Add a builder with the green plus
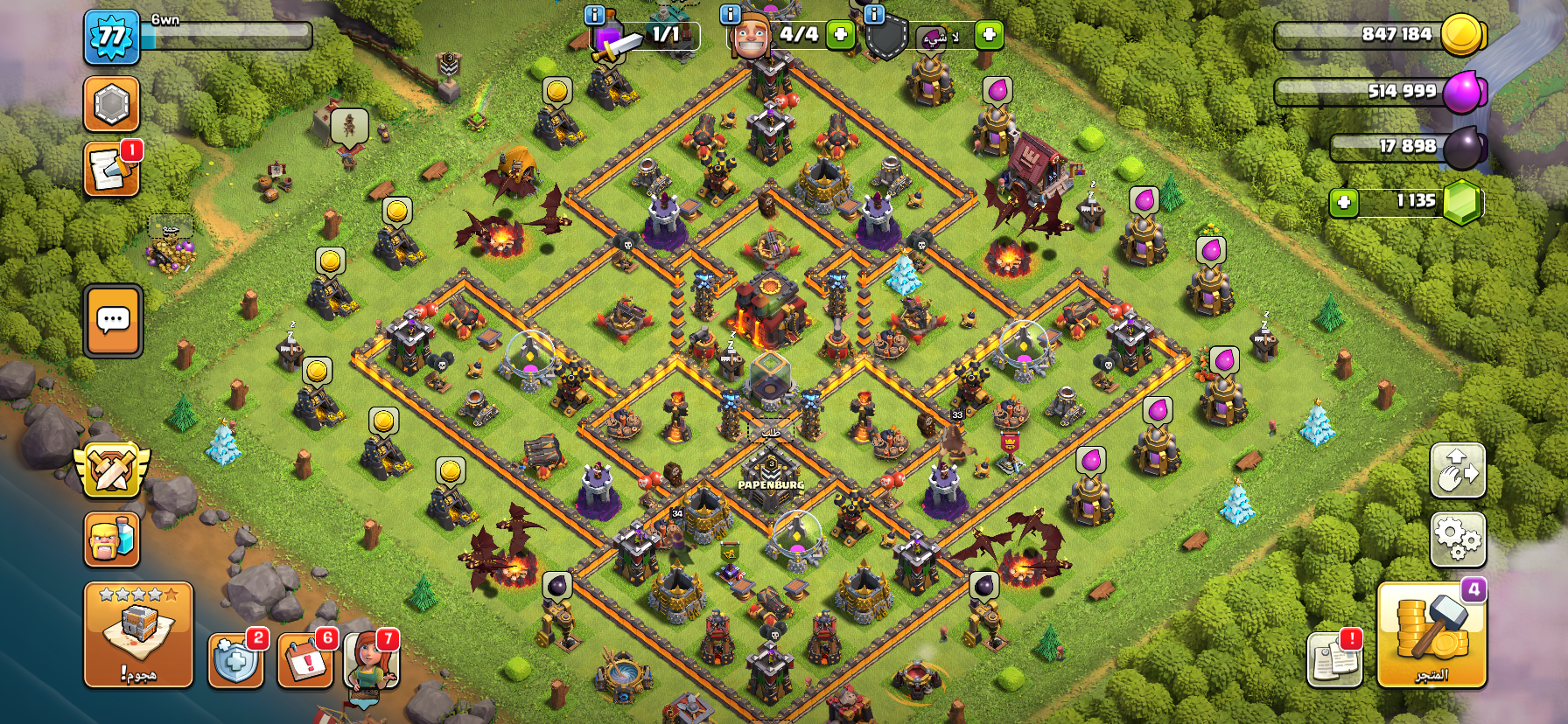This screenshot has width=1568, height=724. (x=840, y=35)
